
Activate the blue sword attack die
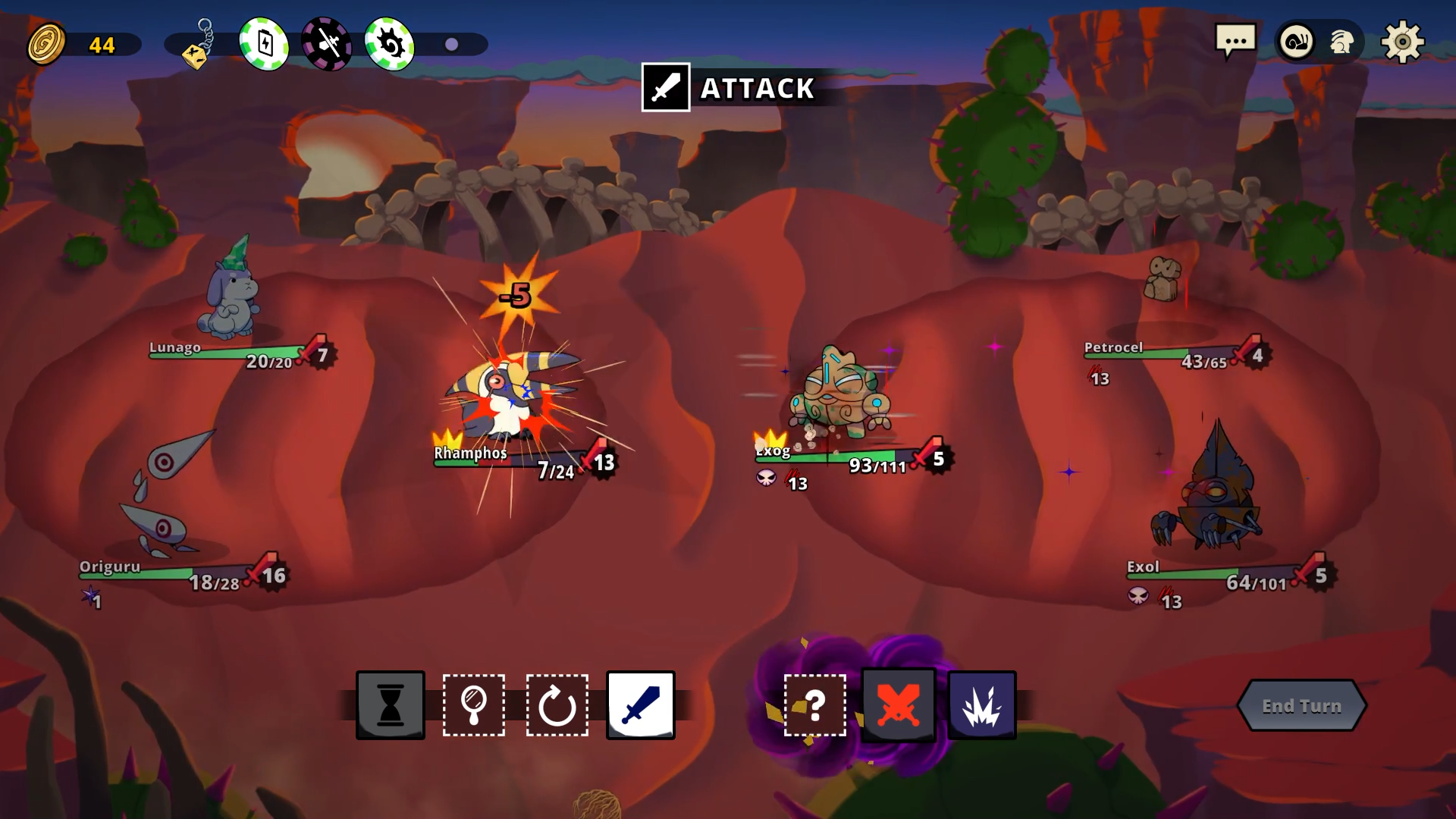[641, 705]
